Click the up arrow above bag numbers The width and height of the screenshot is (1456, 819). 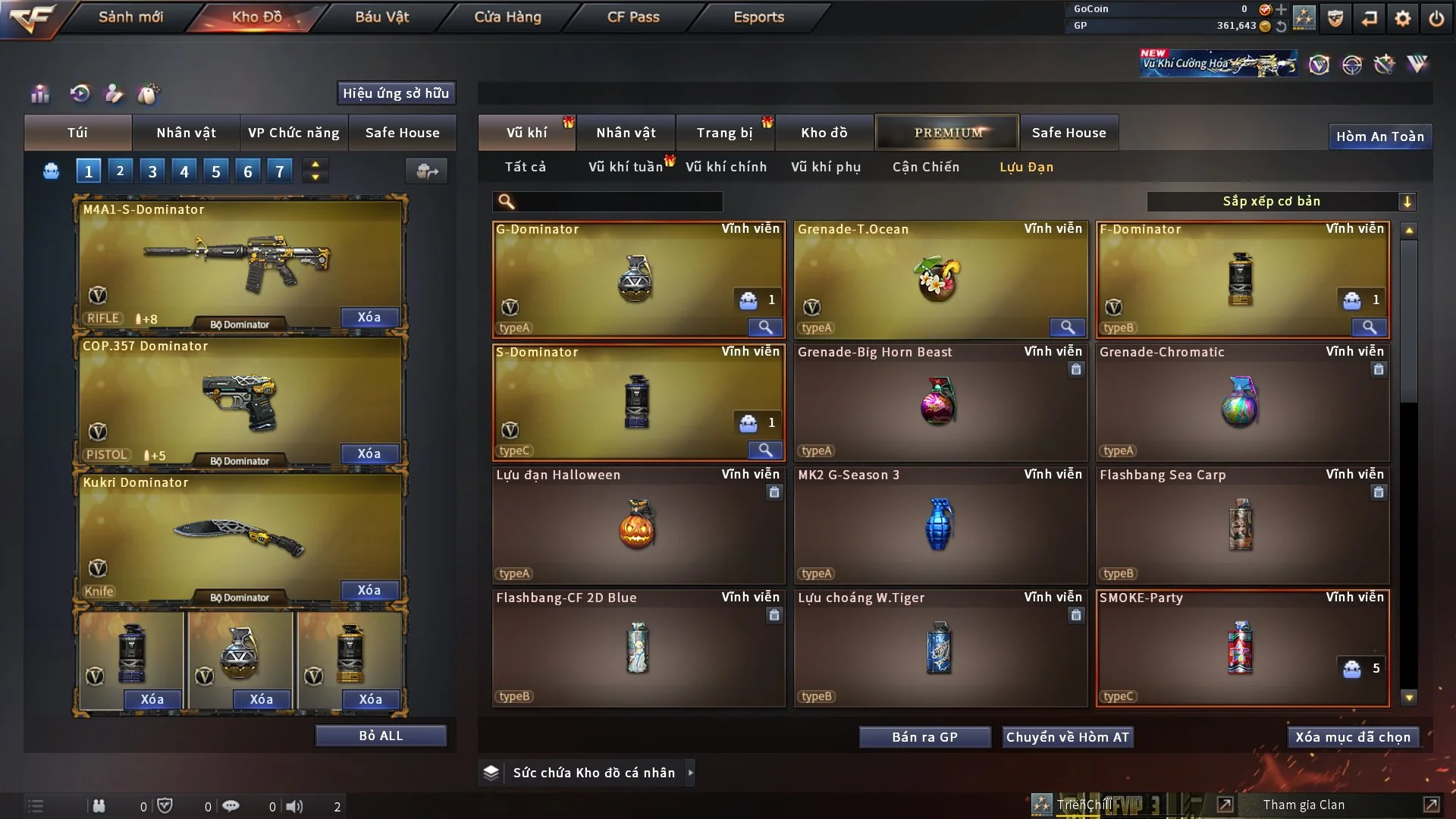pyautogui.click(x=315, y=165)
